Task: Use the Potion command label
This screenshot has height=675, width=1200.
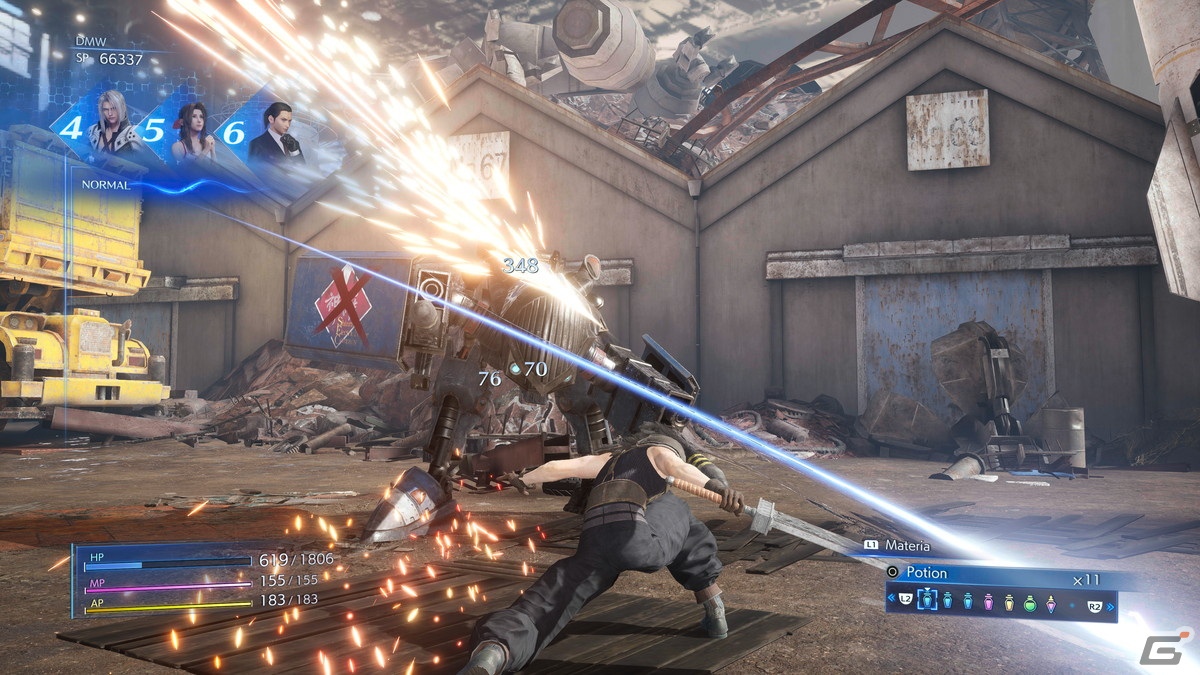Action: [924, 573]
